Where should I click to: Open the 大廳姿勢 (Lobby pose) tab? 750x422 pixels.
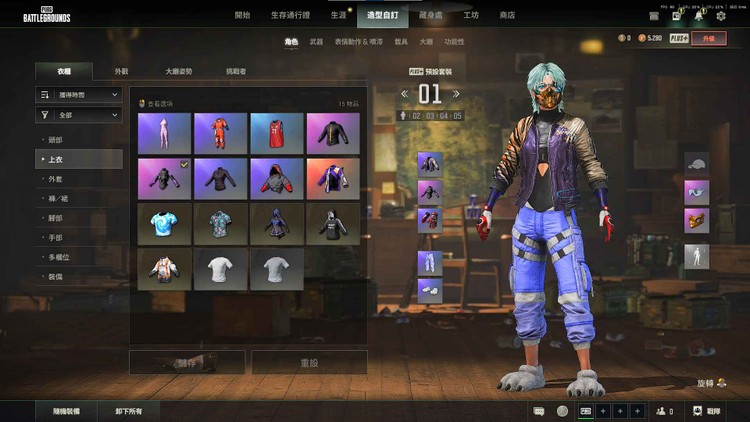tap(179, 72)
